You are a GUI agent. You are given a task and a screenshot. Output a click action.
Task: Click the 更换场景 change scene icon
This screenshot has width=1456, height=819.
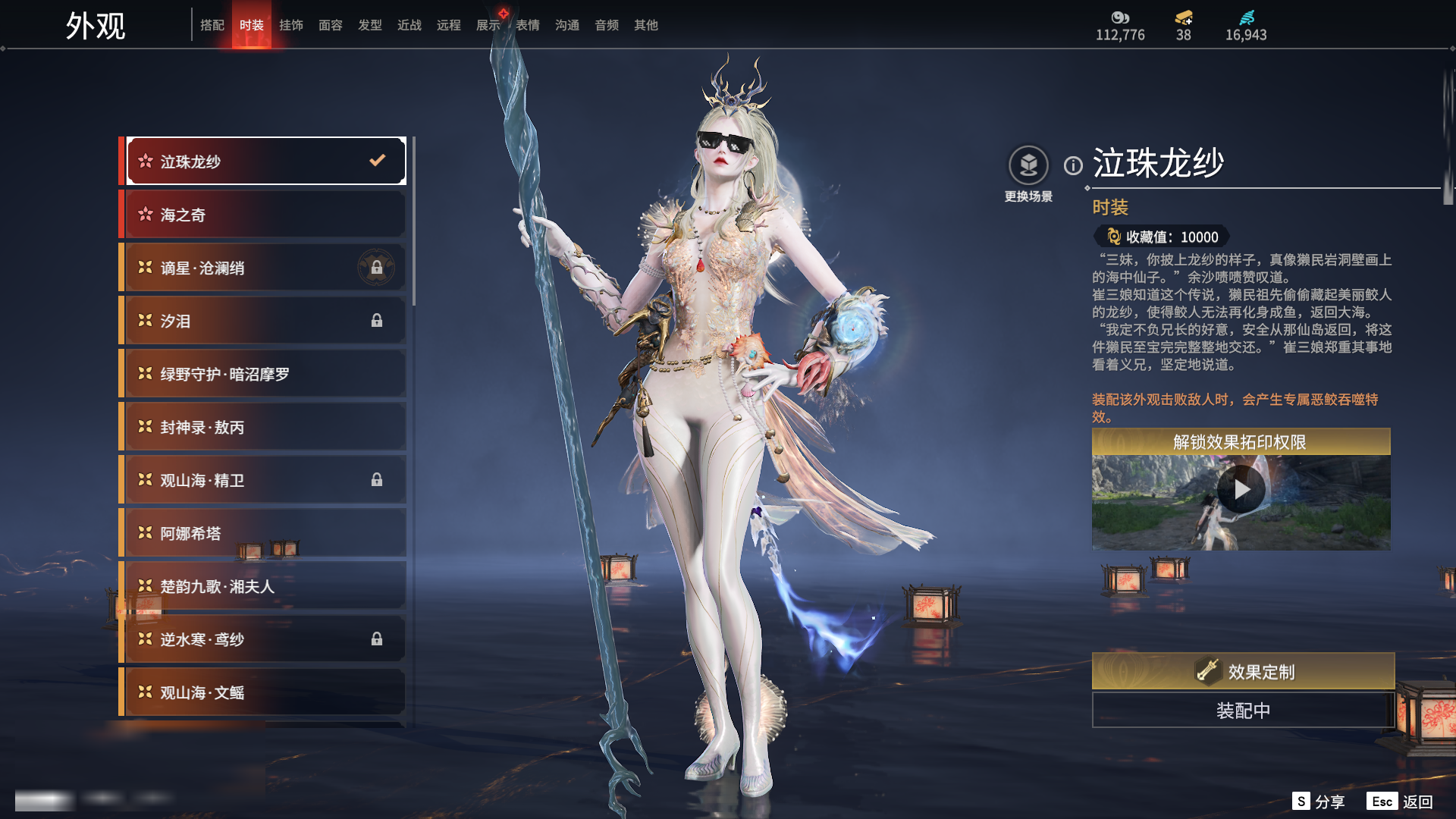[x=1028, y=166]
